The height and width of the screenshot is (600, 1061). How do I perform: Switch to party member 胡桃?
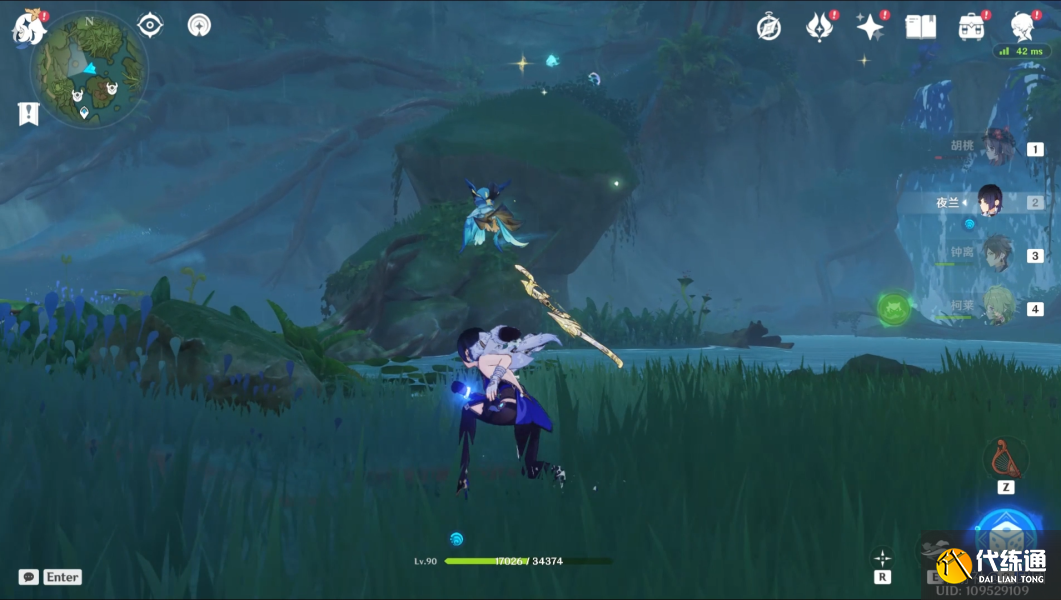point(997,147)
